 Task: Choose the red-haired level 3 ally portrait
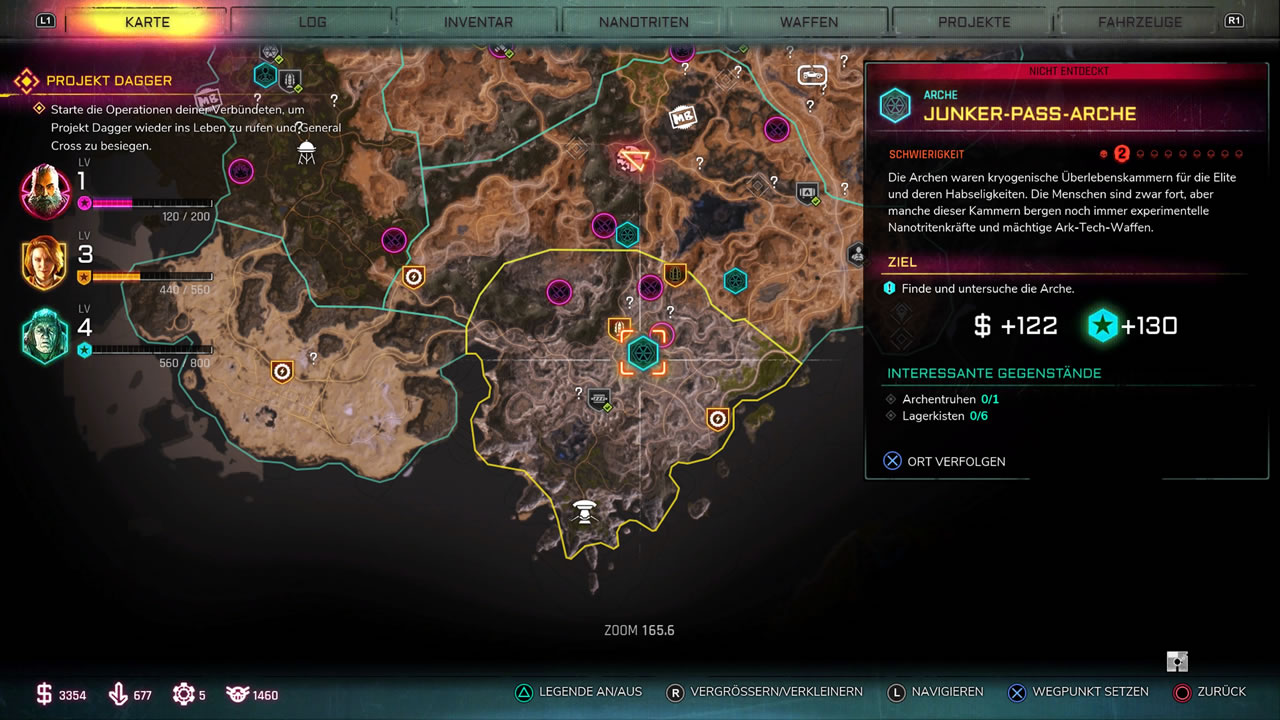click(45, 263)
